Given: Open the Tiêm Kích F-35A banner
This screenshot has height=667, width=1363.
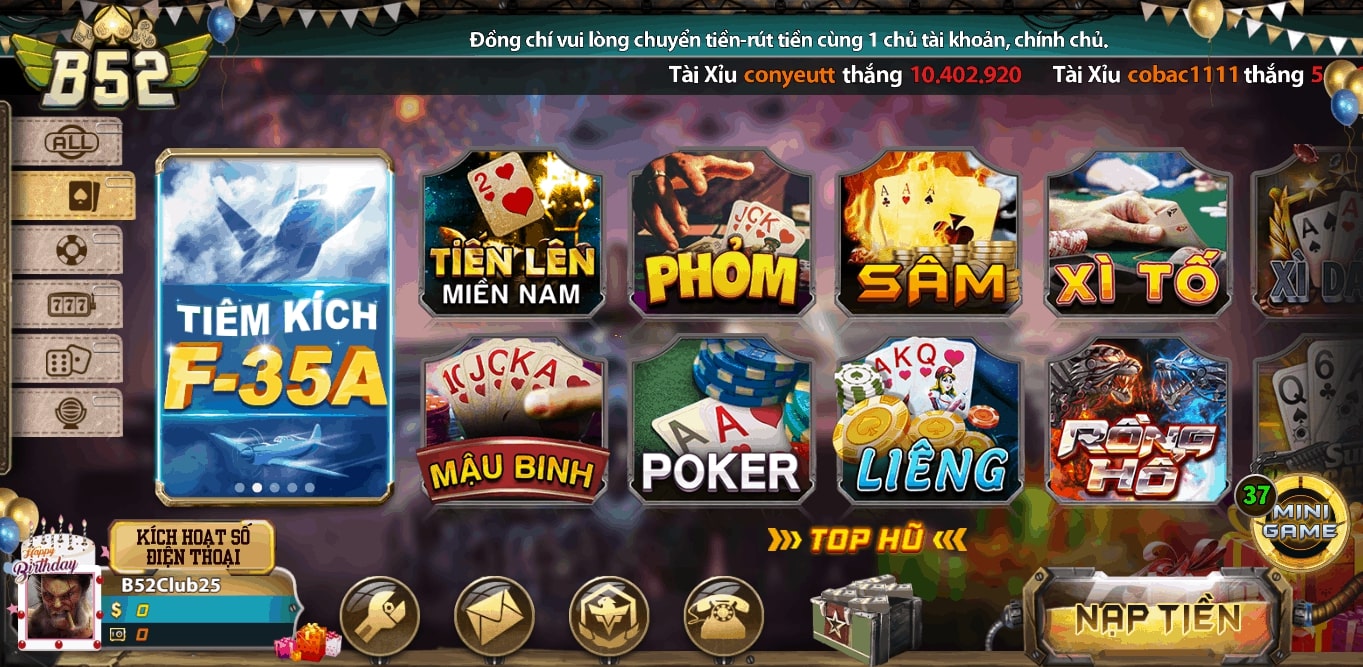Looking at the screenshot, I should point(274,325).
